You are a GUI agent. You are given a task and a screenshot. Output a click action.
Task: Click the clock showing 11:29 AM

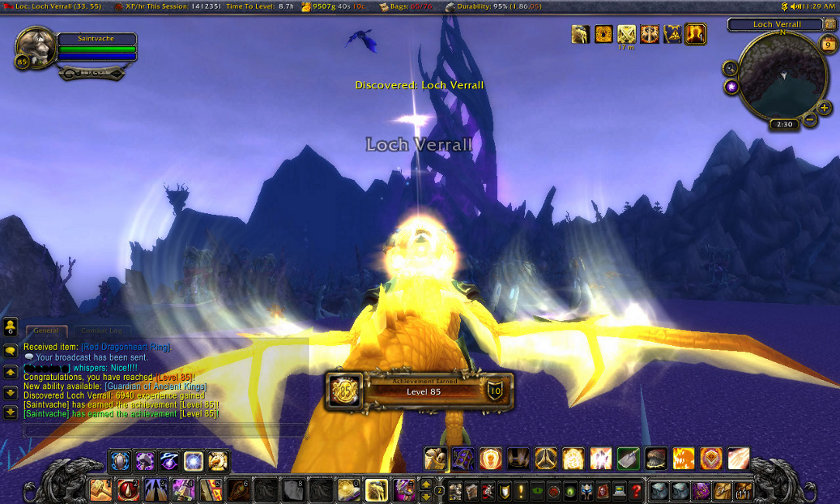816,6
